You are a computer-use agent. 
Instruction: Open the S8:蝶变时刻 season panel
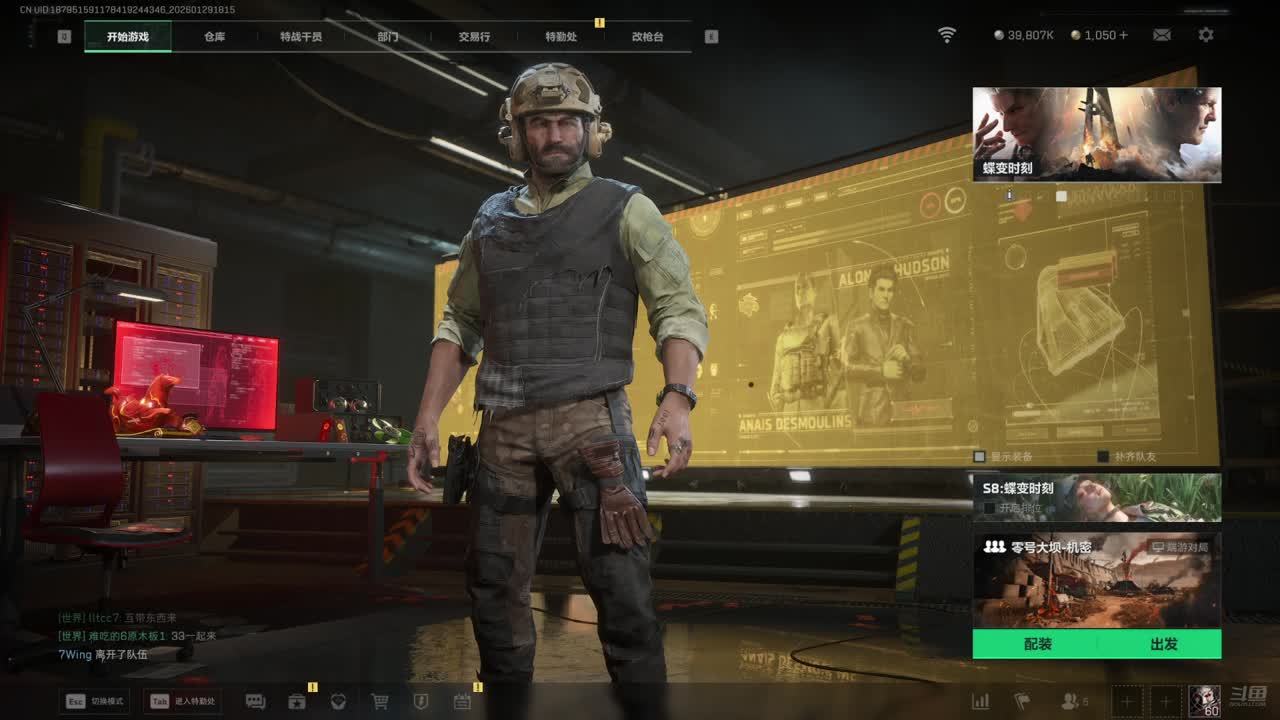1096,497
